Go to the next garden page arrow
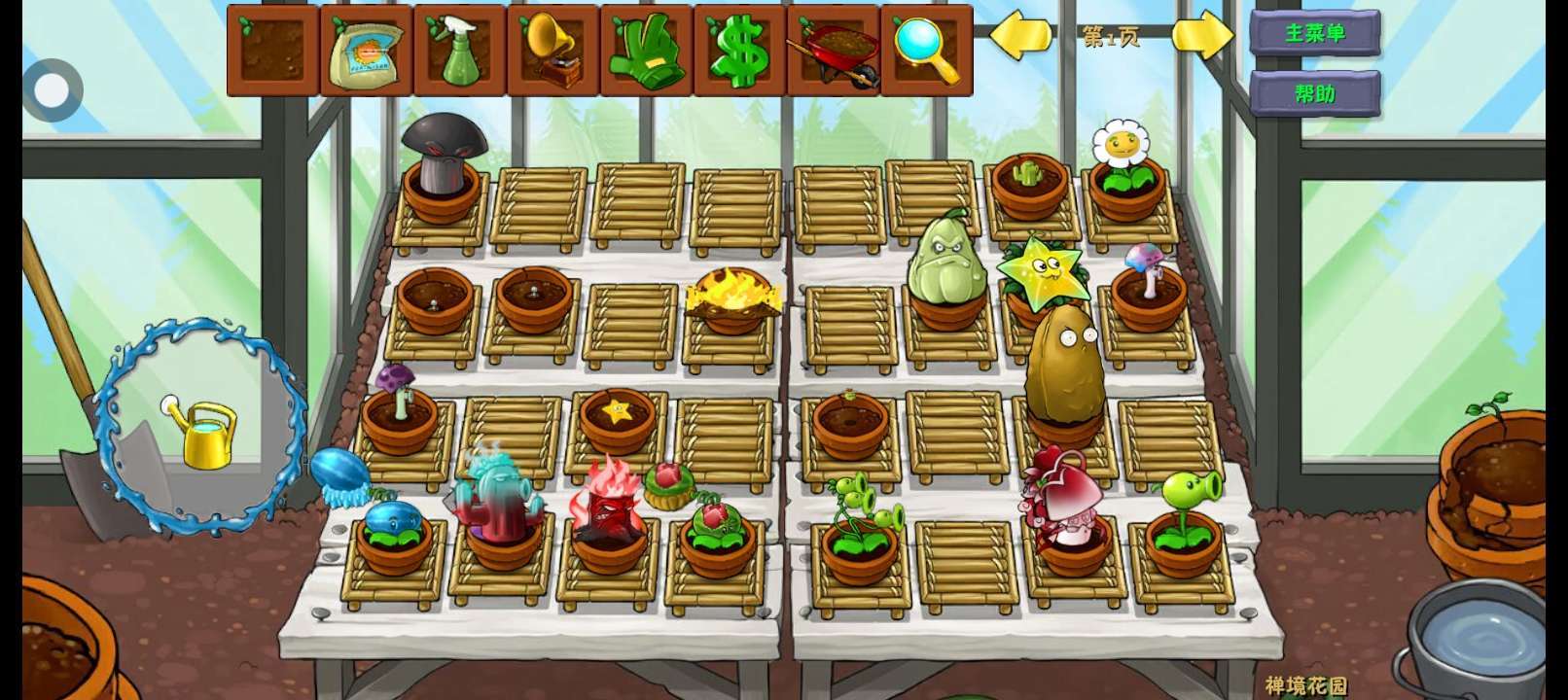 pos(1203,36)
